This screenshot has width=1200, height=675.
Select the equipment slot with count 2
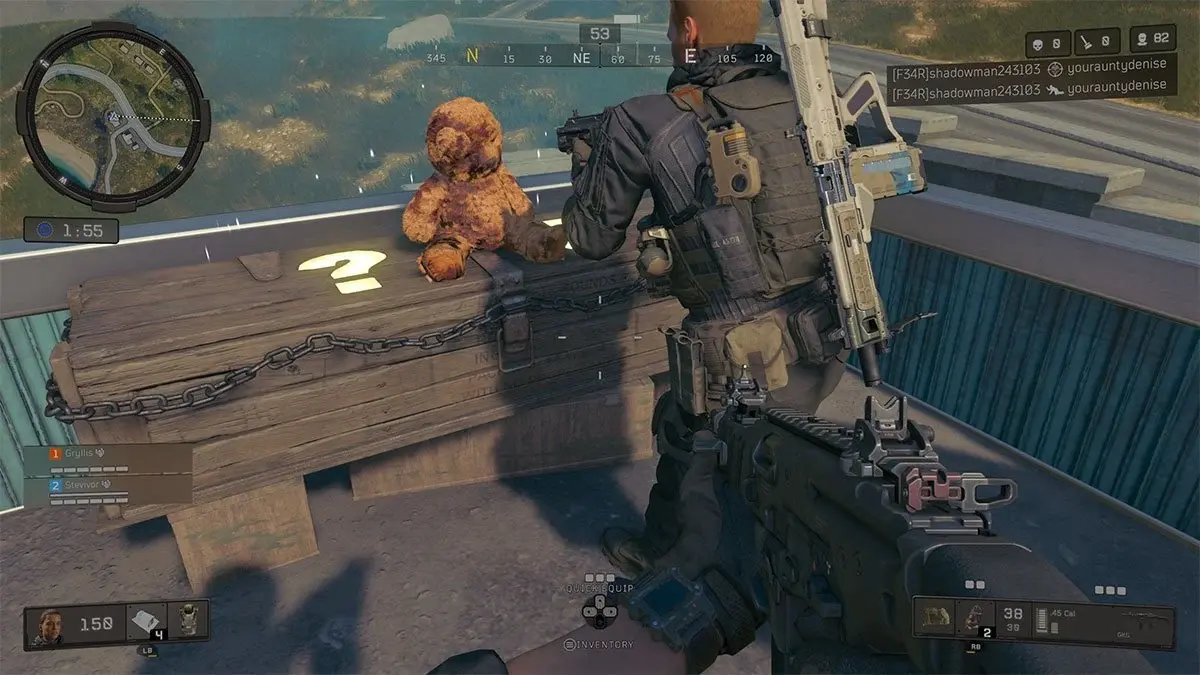pos(975,620)
